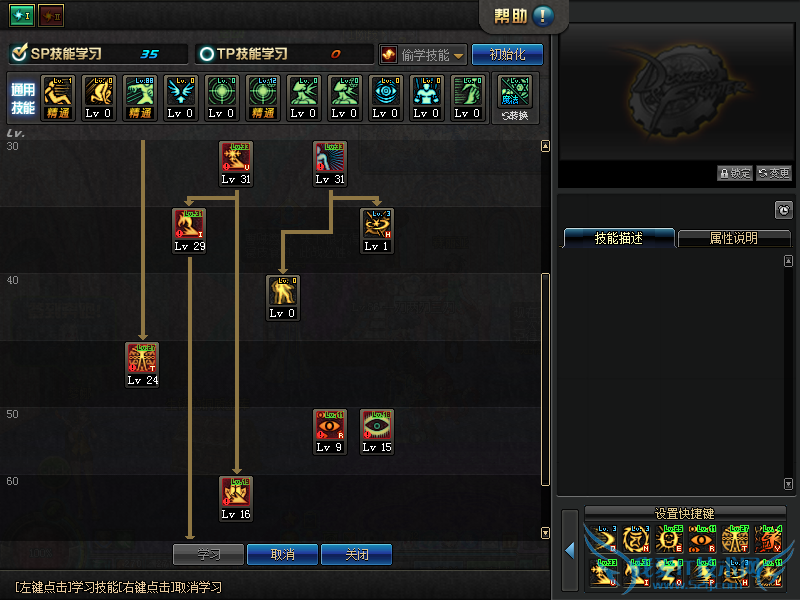Click the 转换 convert icon
Viewport: 800px width, 600px height.
point(516,97)
